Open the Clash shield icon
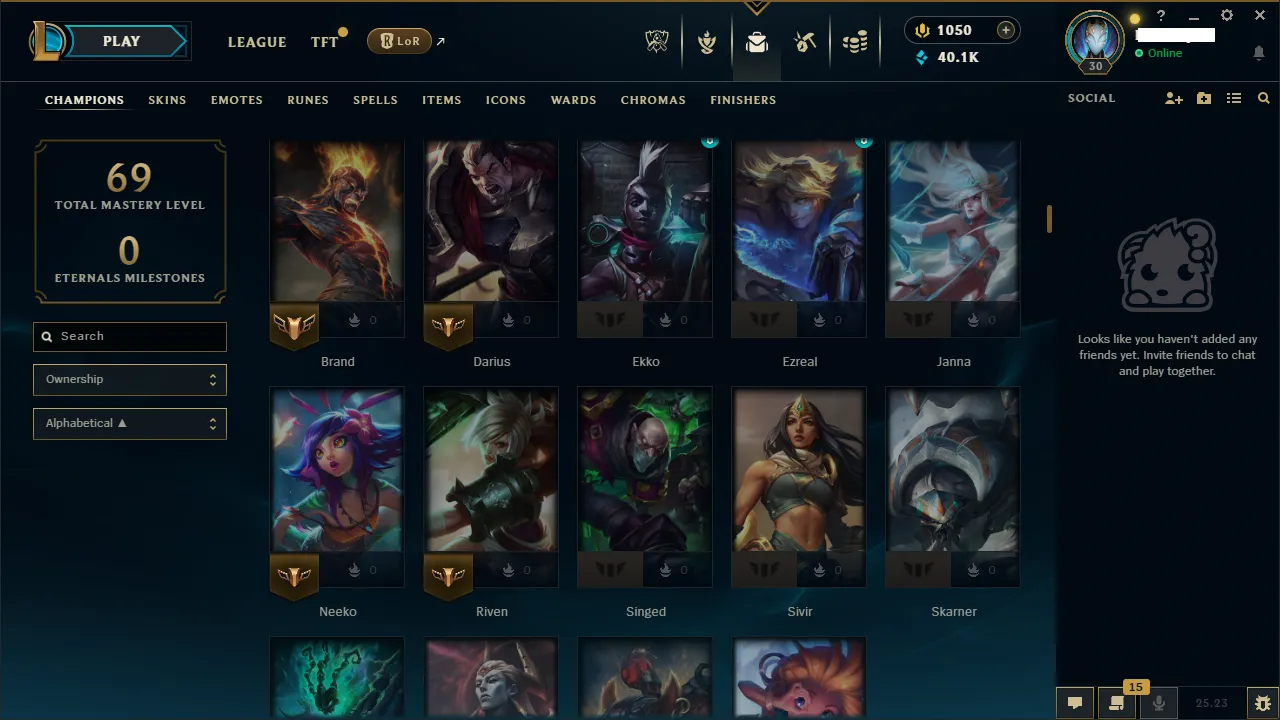The width and height of the screenshot is (1280, 720). pos(707,41)
